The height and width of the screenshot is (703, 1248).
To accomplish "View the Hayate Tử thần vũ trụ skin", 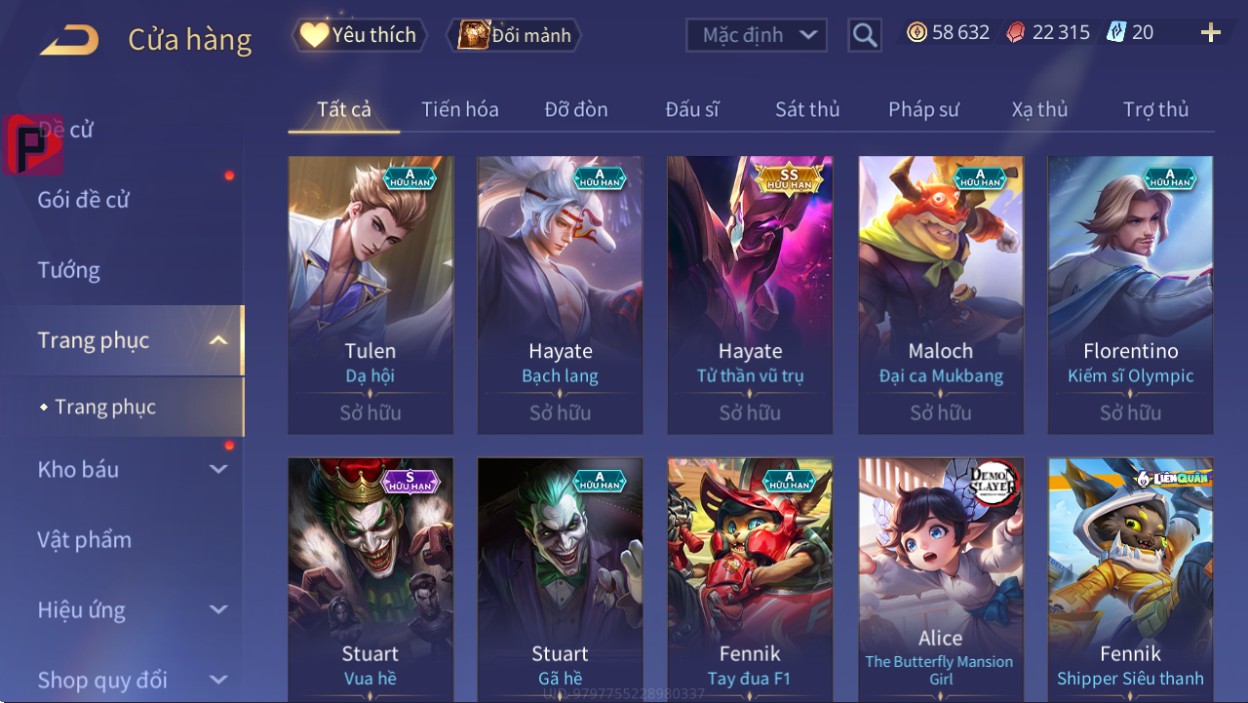I will pyautogui.click(x=750, y=295).
